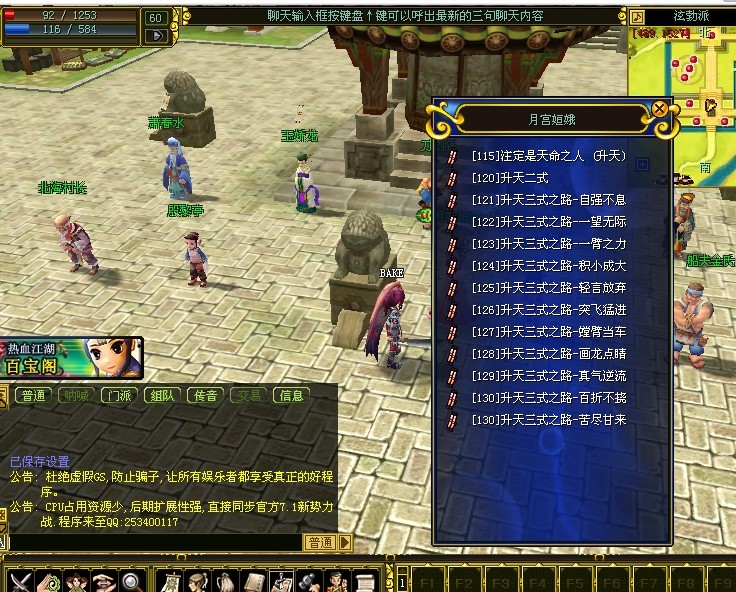Close the 月宫姮娥 quest dialog

click(x=659, y=110)
